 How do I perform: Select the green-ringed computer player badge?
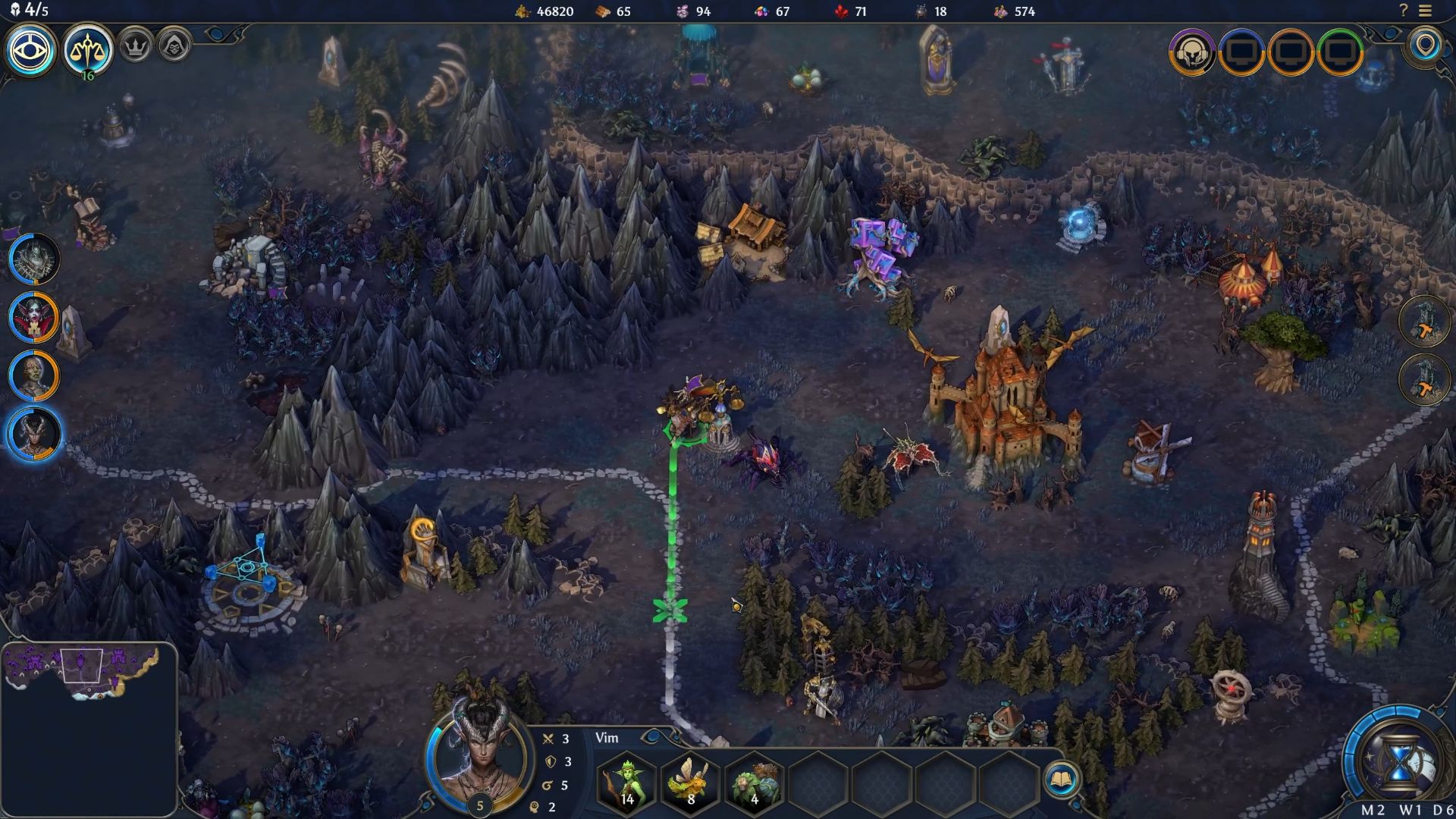(x=1341, y=52)
